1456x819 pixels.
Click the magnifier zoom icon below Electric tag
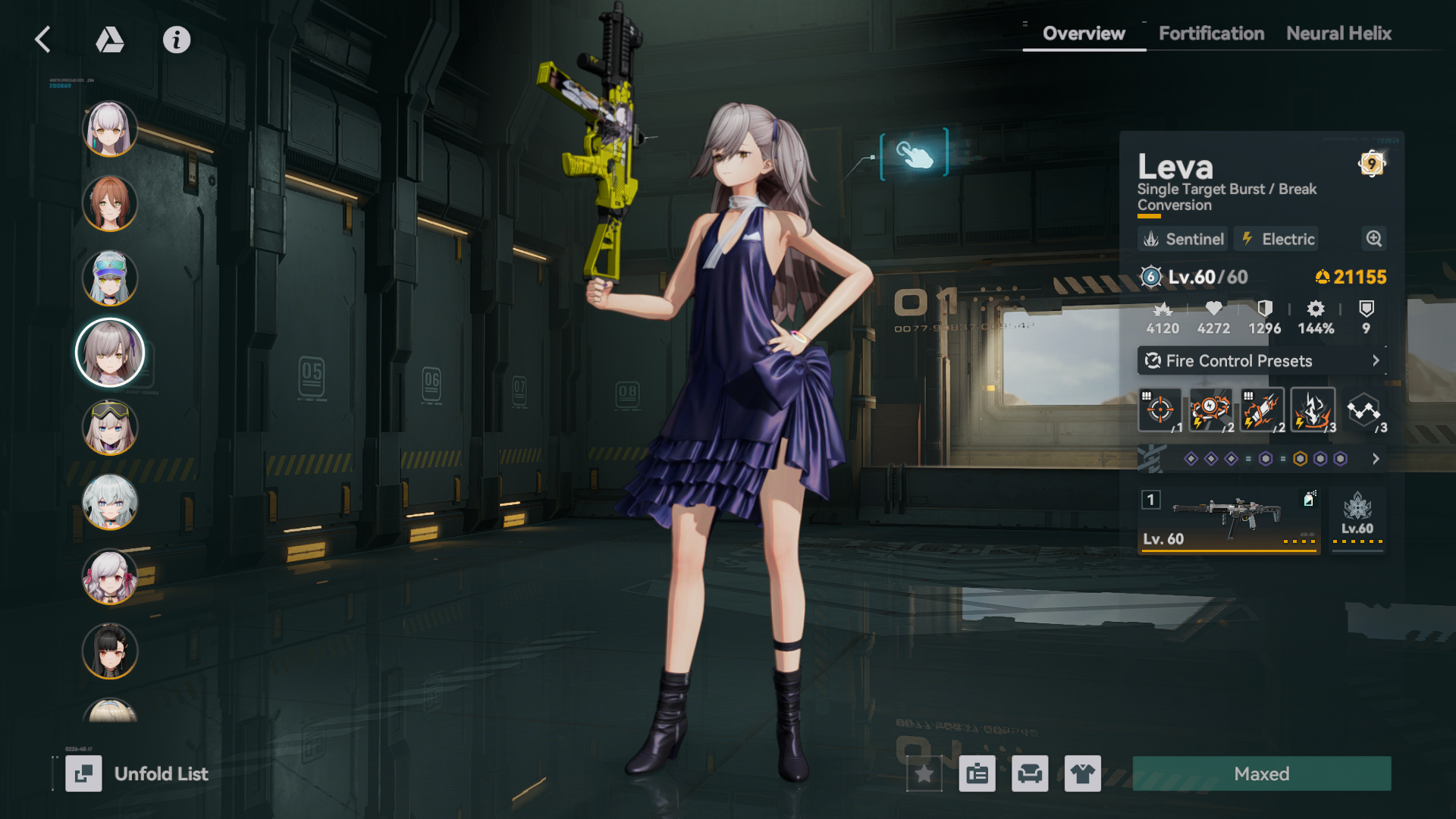click(x=1373, y=239)
